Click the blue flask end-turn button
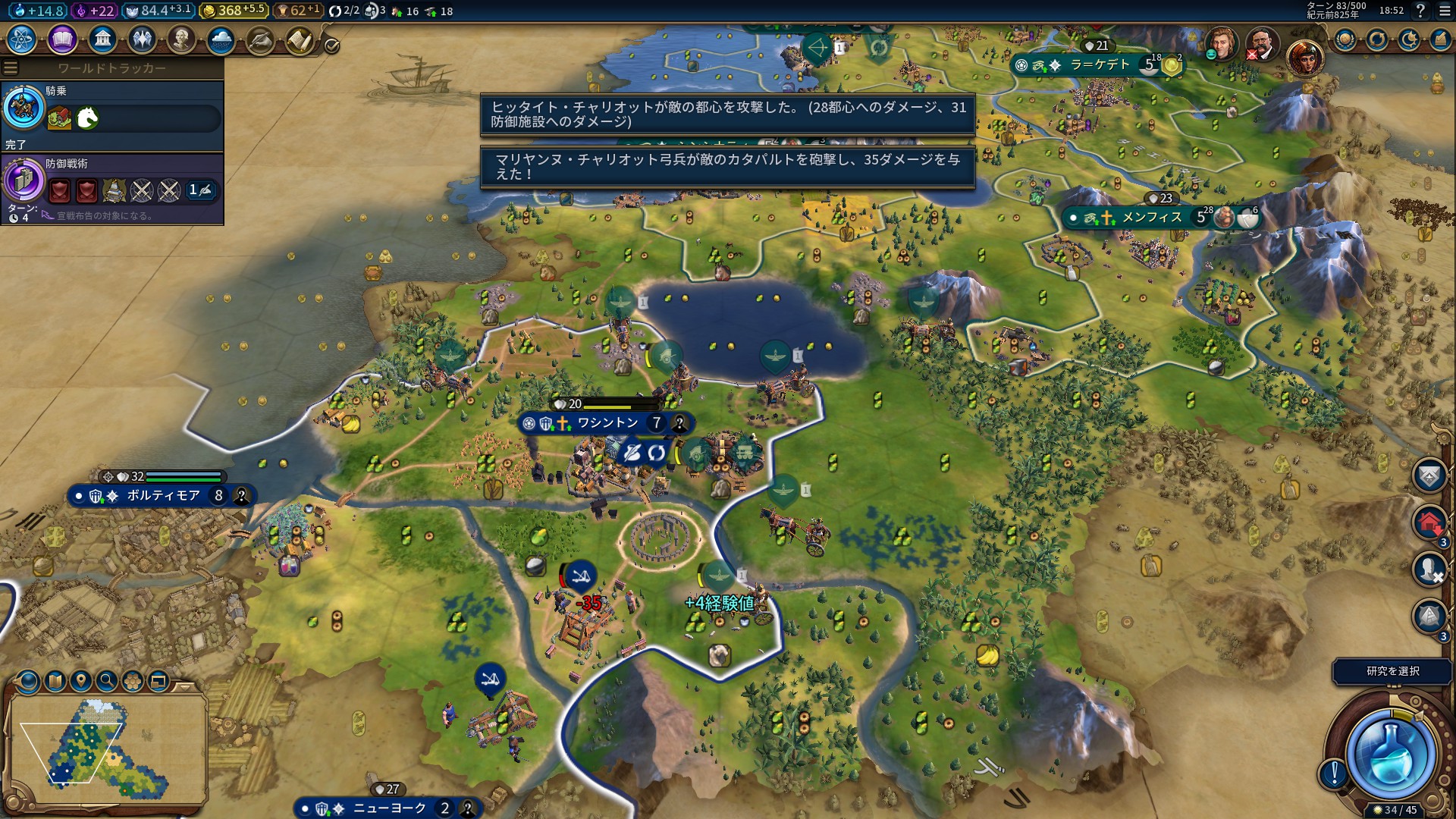Screen dimensions: 1456x819 click(x=1391, y=755)
